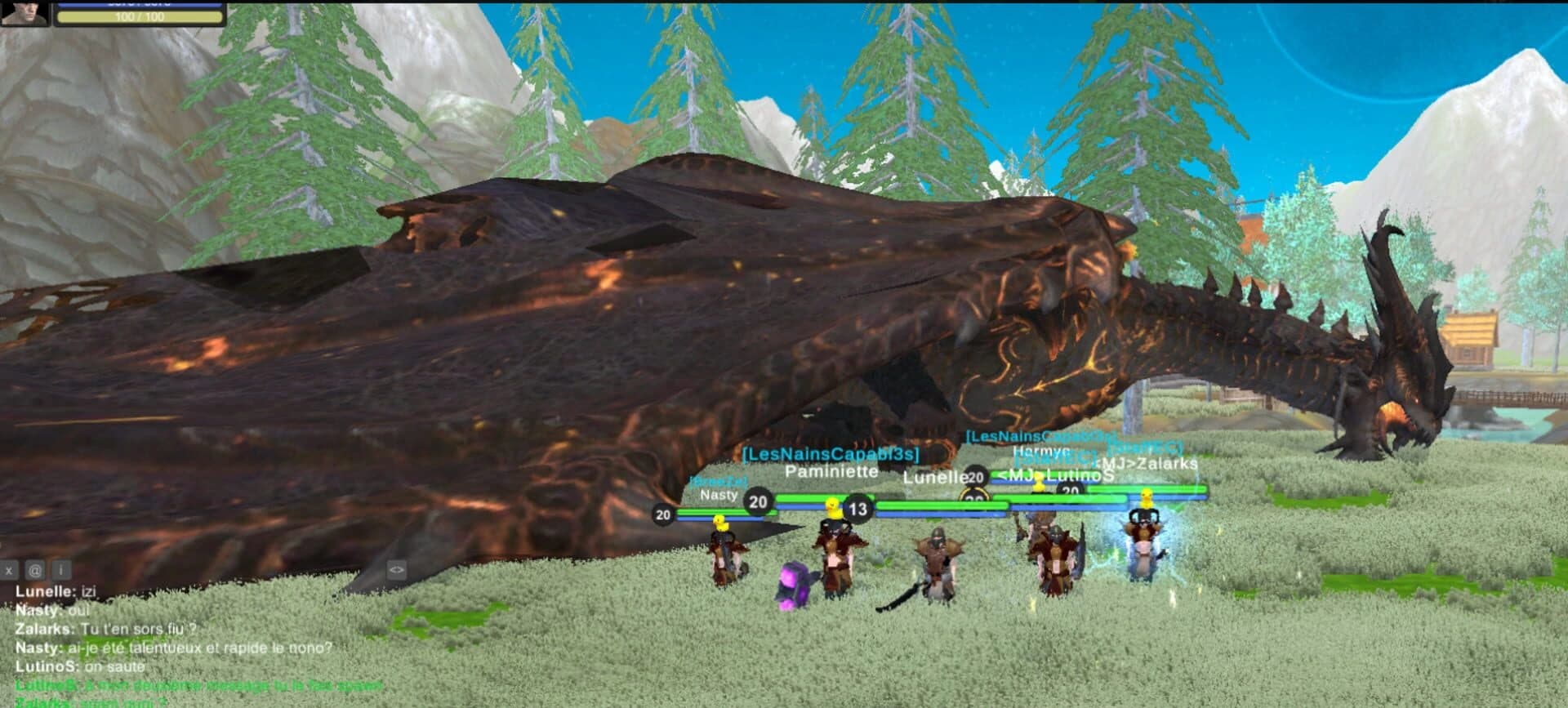
Task: Click the duck icon above LutinoS
Action: tap(1040, 480)
